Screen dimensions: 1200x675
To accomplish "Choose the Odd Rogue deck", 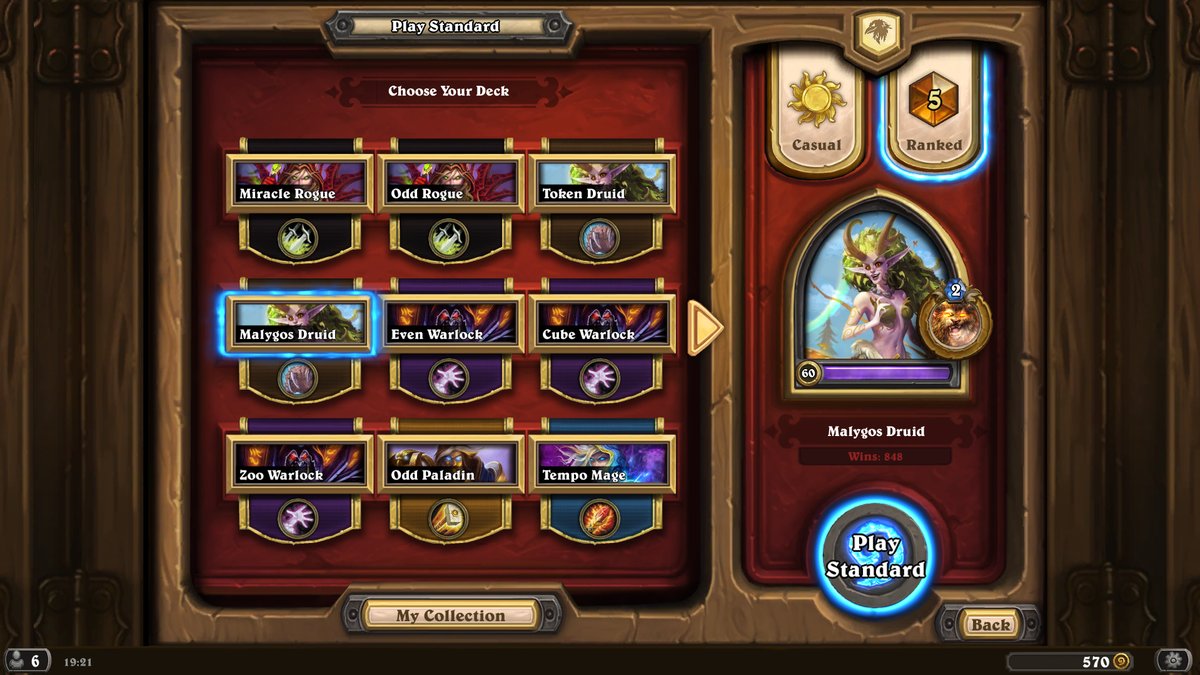I will tap(450, 183).
